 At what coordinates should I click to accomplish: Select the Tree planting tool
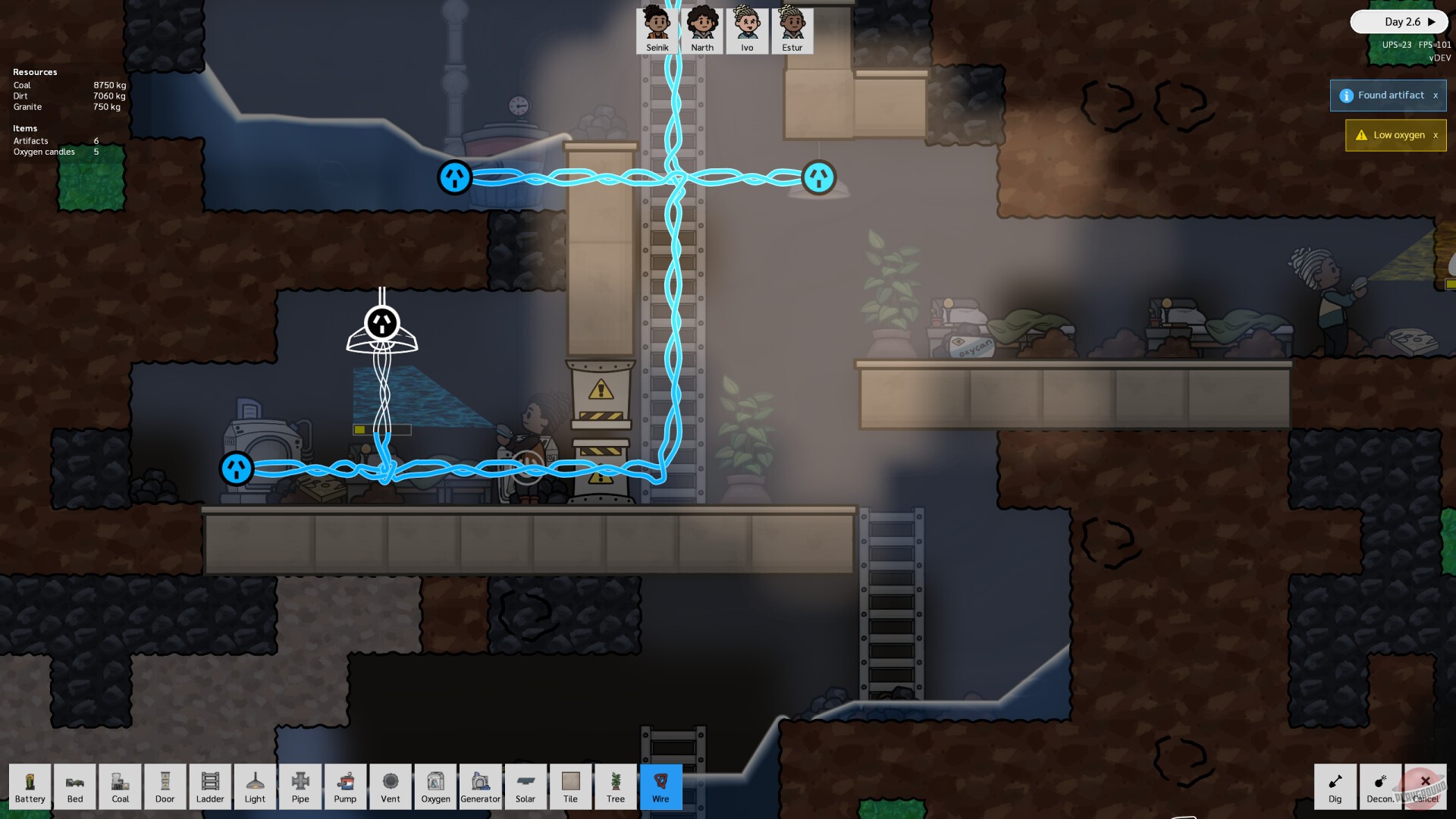point(615,786)
